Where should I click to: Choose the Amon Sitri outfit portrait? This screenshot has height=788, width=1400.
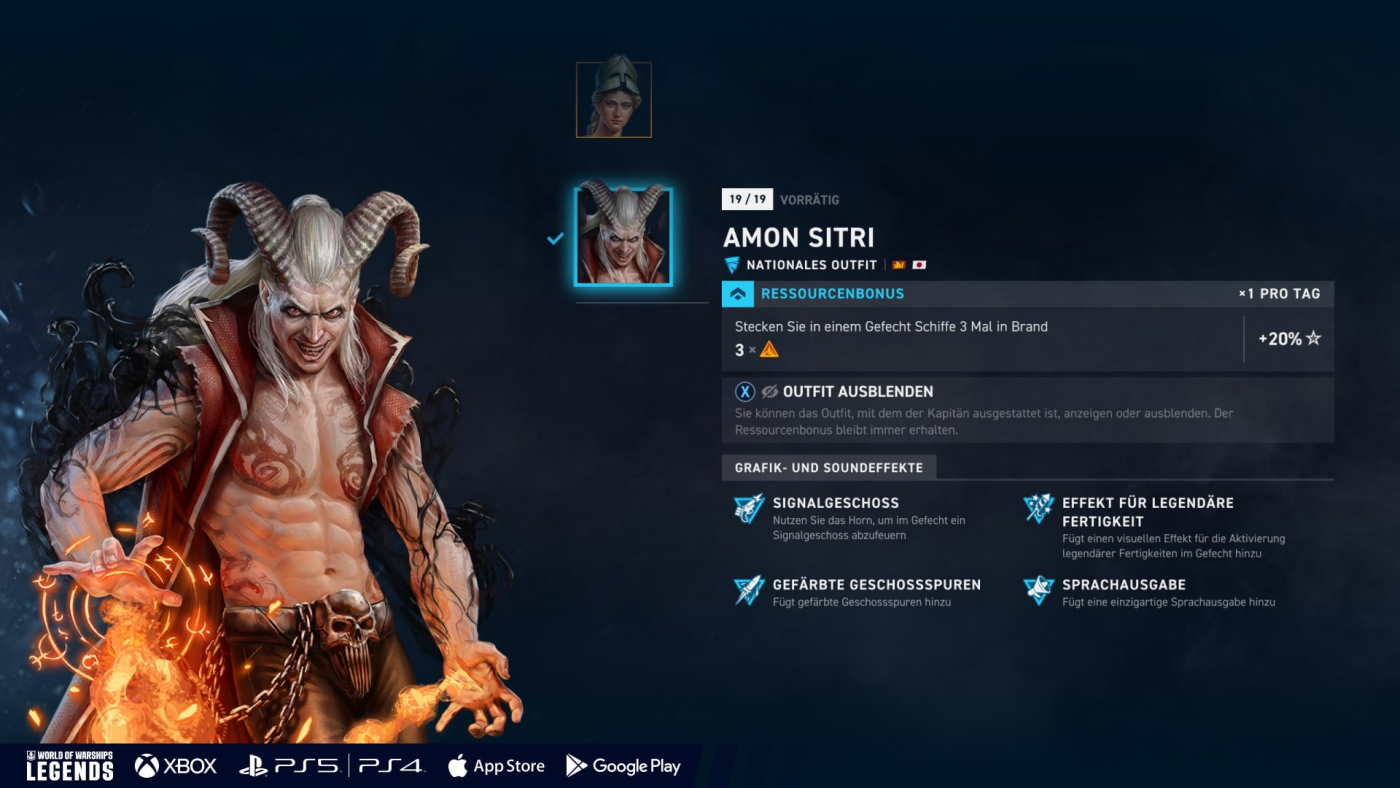coord(623,237)
